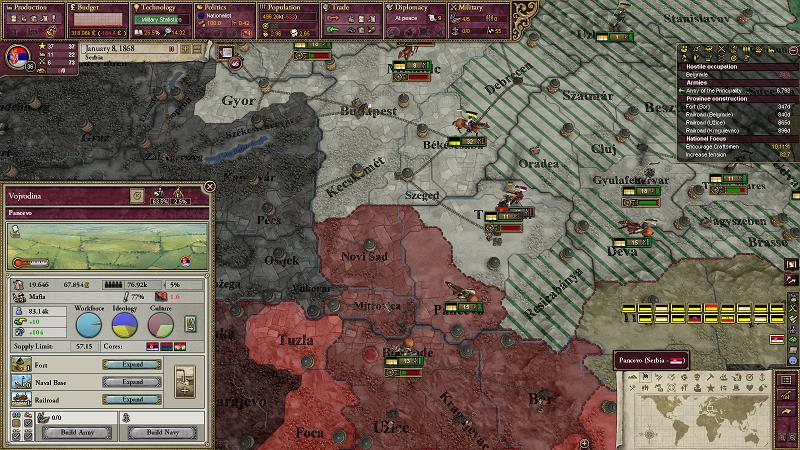This screenshot has height=450, width=800.
Task: Open the Budget screen
Action: tap(97, 7)
